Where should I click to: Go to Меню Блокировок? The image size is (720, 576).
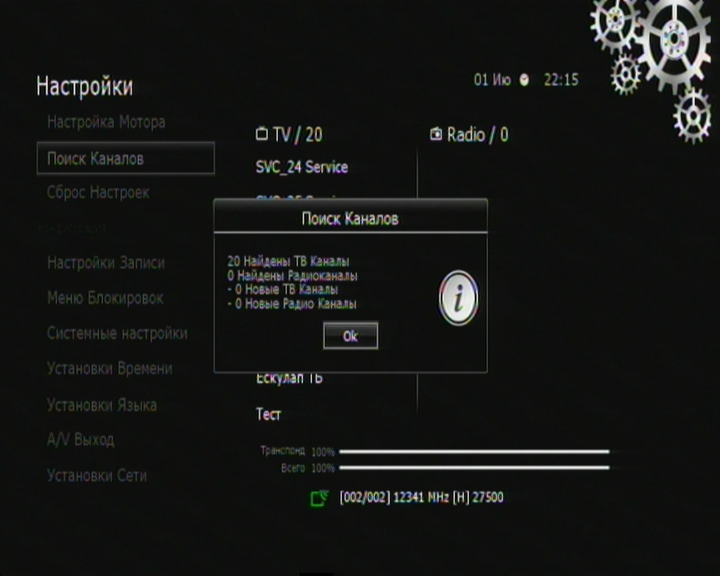(105, 298)
